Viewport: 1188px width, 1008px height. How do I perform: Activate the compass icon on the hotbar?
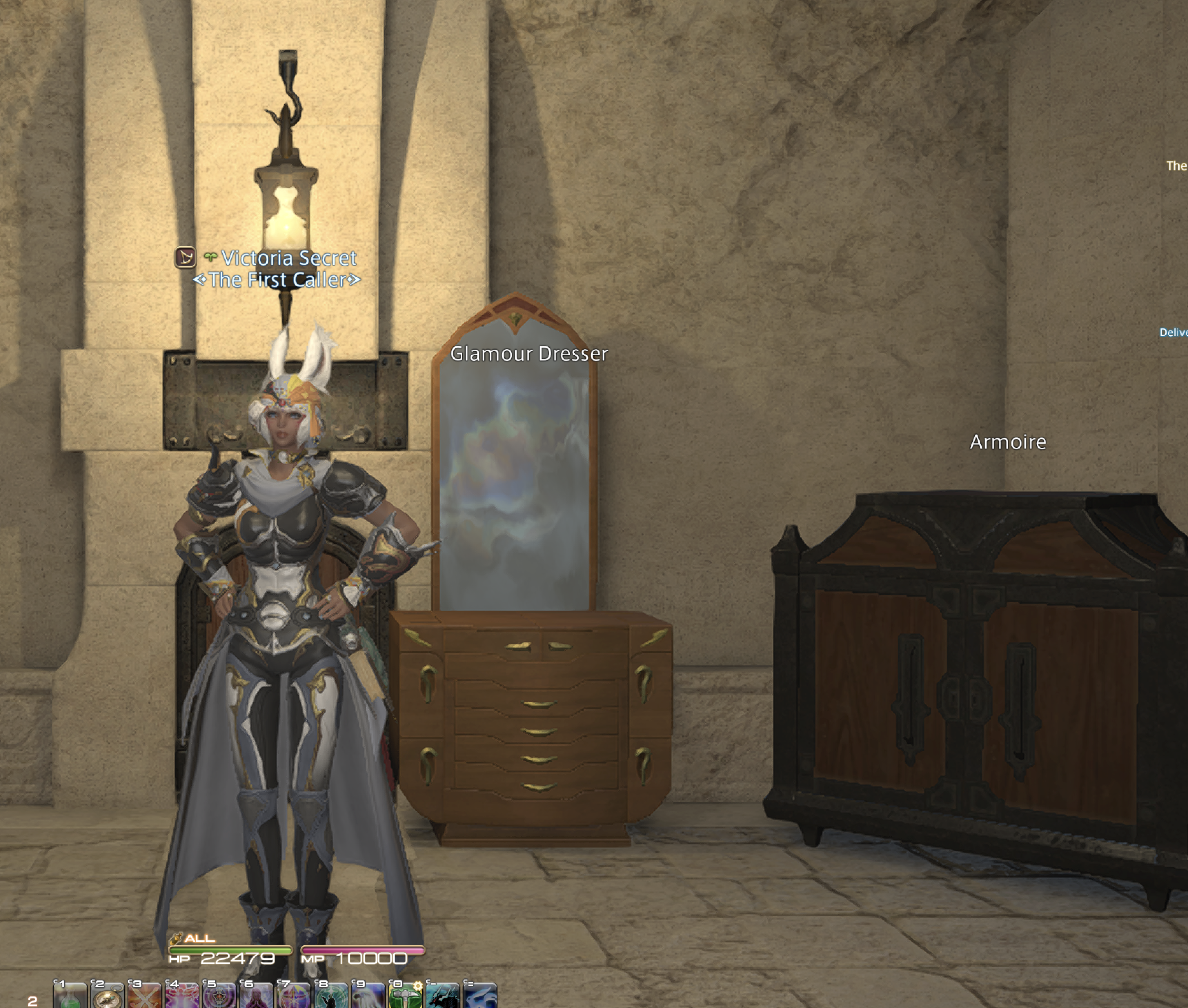[x=107, y=997]
